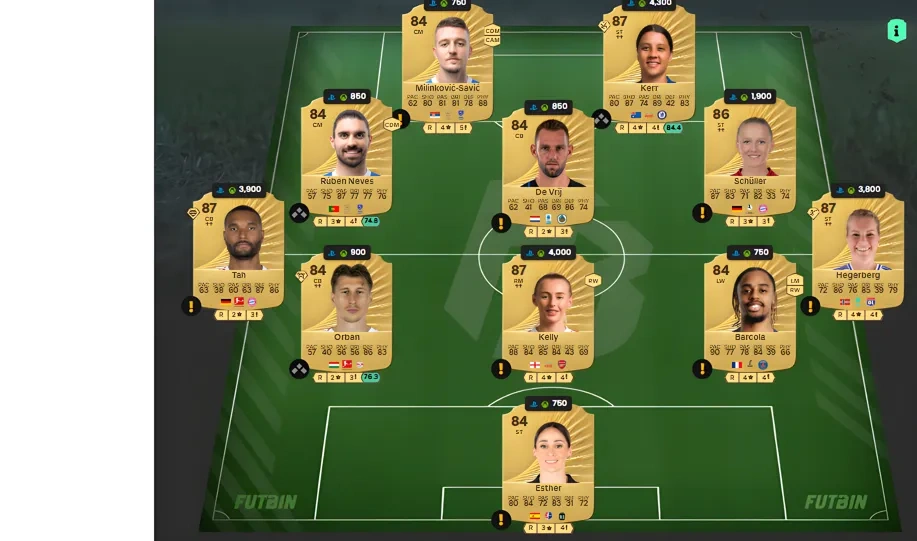Image resolution: width=917 pixels, height=541 pixels.
Task: Click the Kelly right-midfielder card
Action: (548, 305)
